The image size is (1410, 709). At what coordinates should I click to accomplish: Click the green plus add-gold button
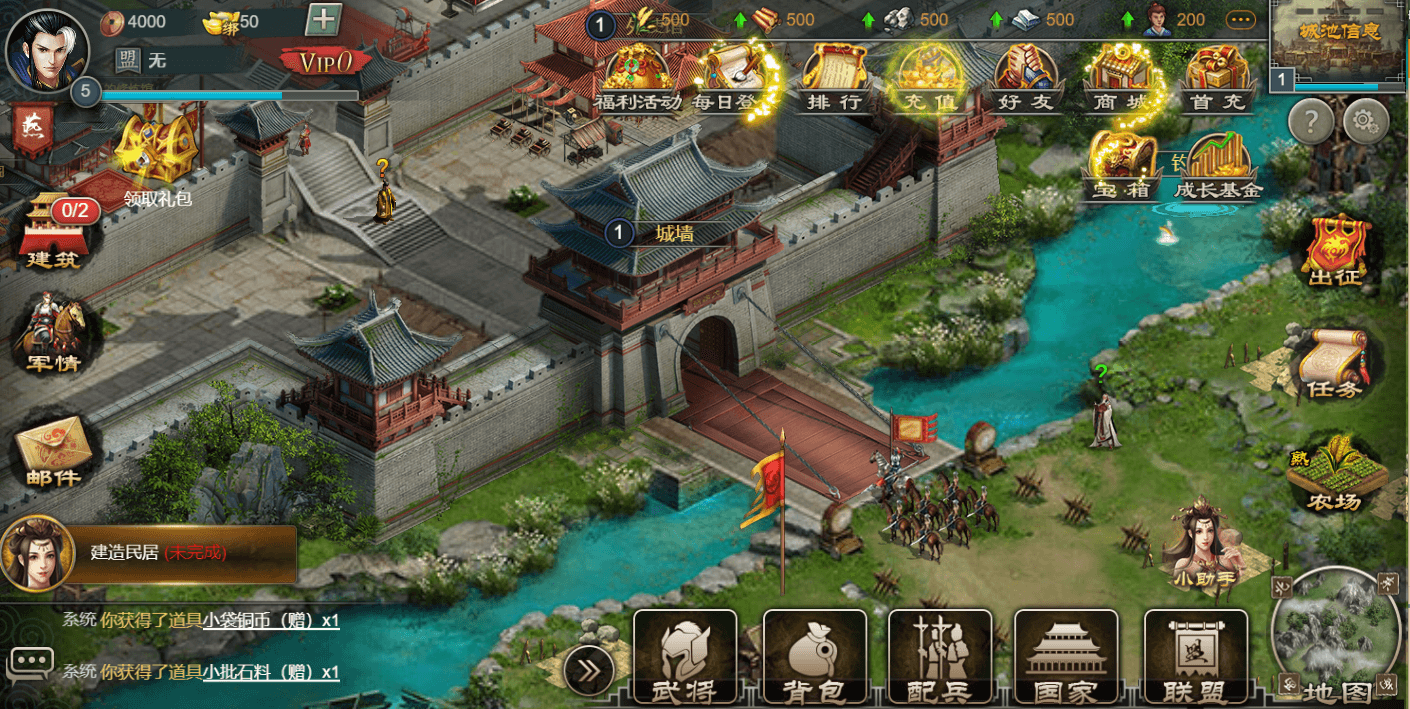[x=323, y=19]
